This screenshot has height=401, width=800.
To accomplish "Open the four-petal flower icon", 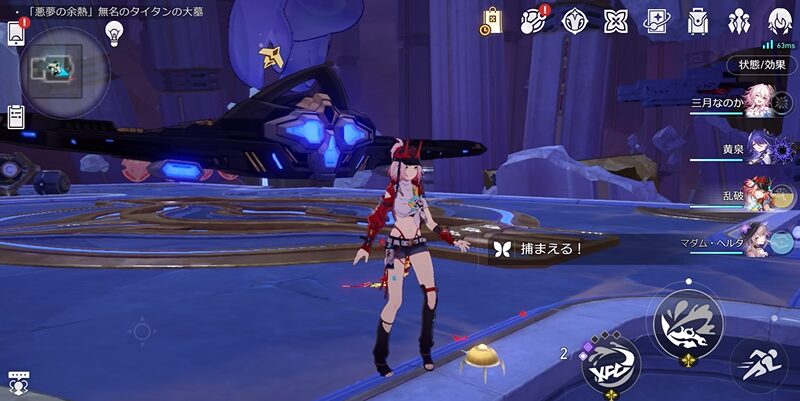I will pos(615,20).
